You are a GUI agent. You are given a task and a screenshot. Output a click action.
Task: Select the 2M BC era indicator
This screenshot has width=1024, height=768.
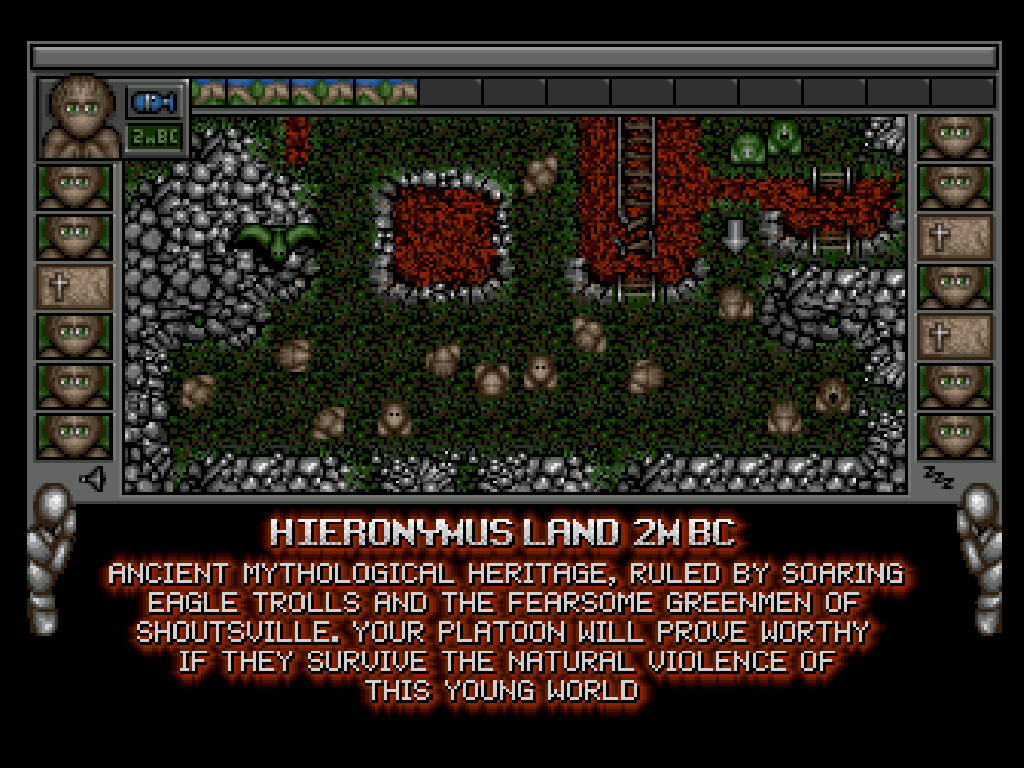pos(154,136)
